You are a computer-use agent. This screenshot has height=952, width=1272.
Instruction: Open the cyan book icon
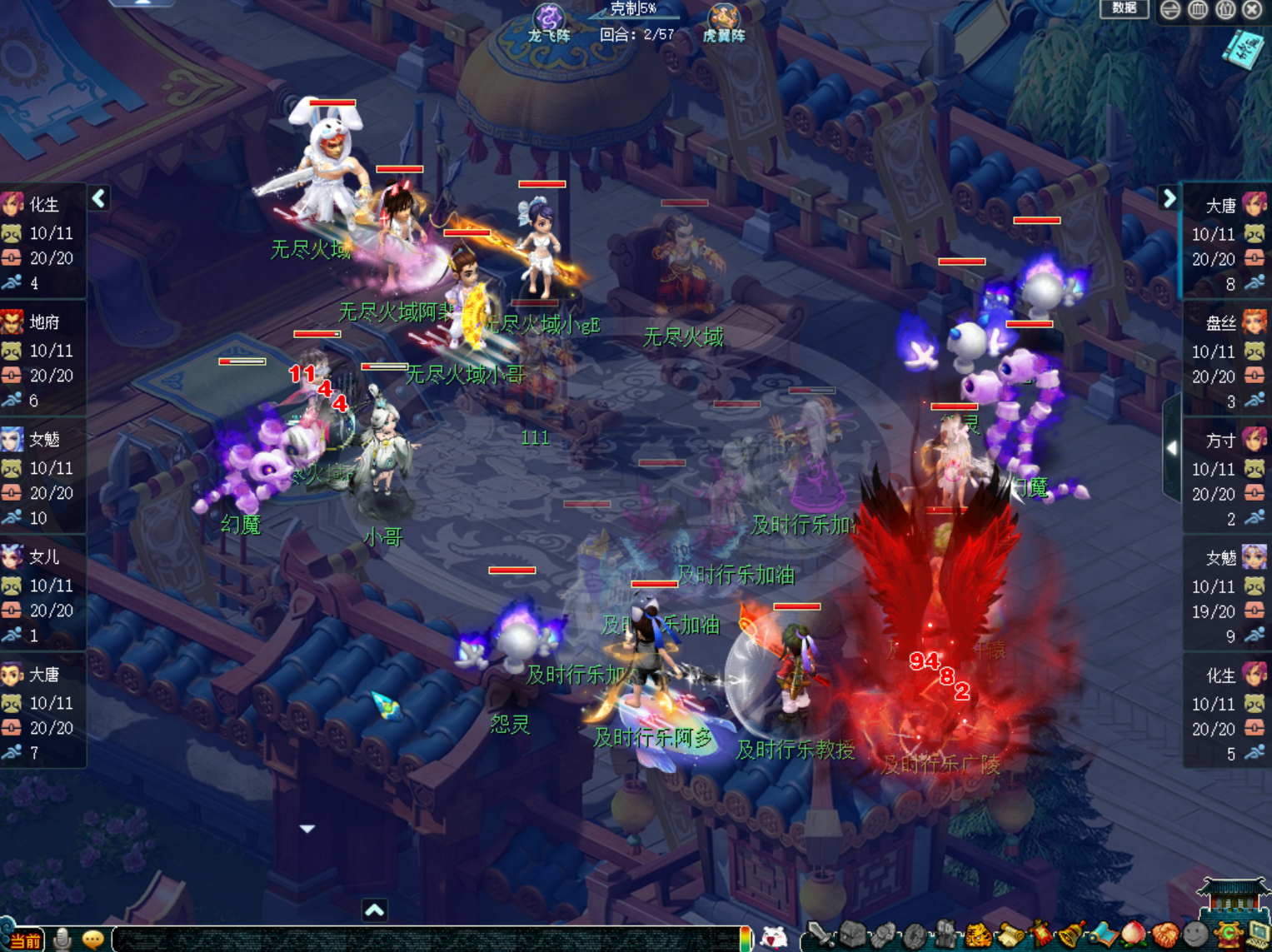1242,48
